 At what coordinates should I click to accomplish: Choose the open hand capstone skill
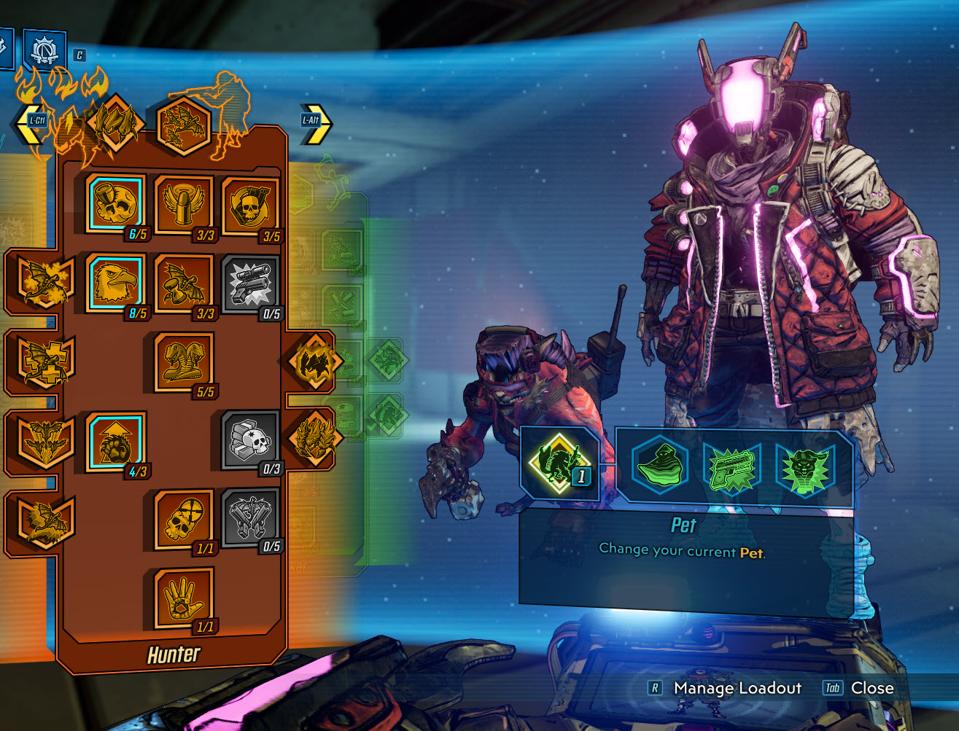tap(183, 597)
